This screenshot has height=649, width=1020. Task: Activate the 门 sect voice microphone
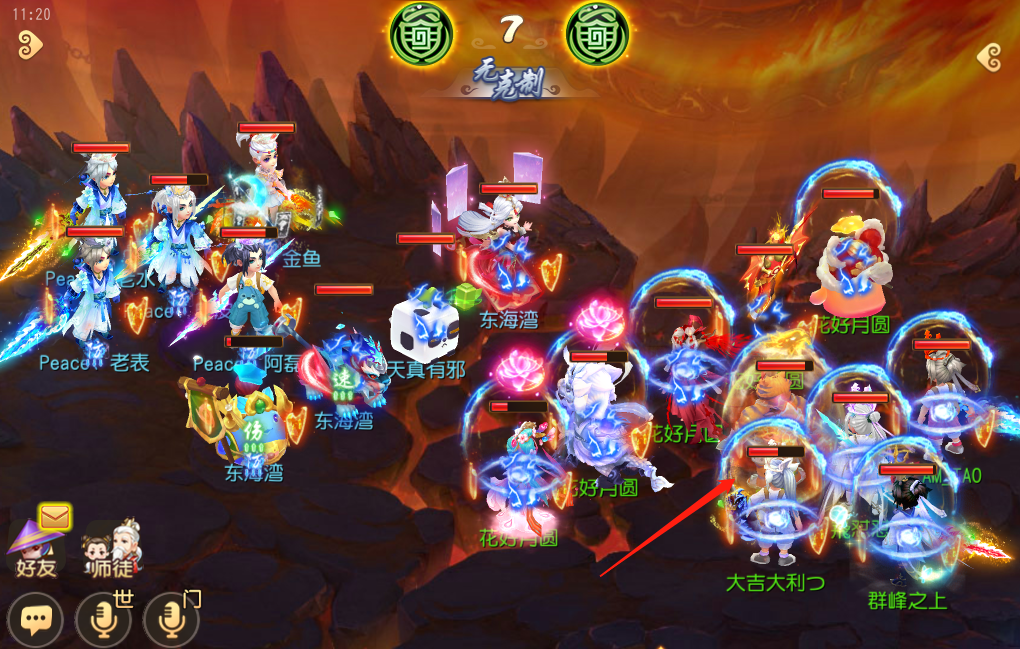pyautogui.click(x=171, y=620)
